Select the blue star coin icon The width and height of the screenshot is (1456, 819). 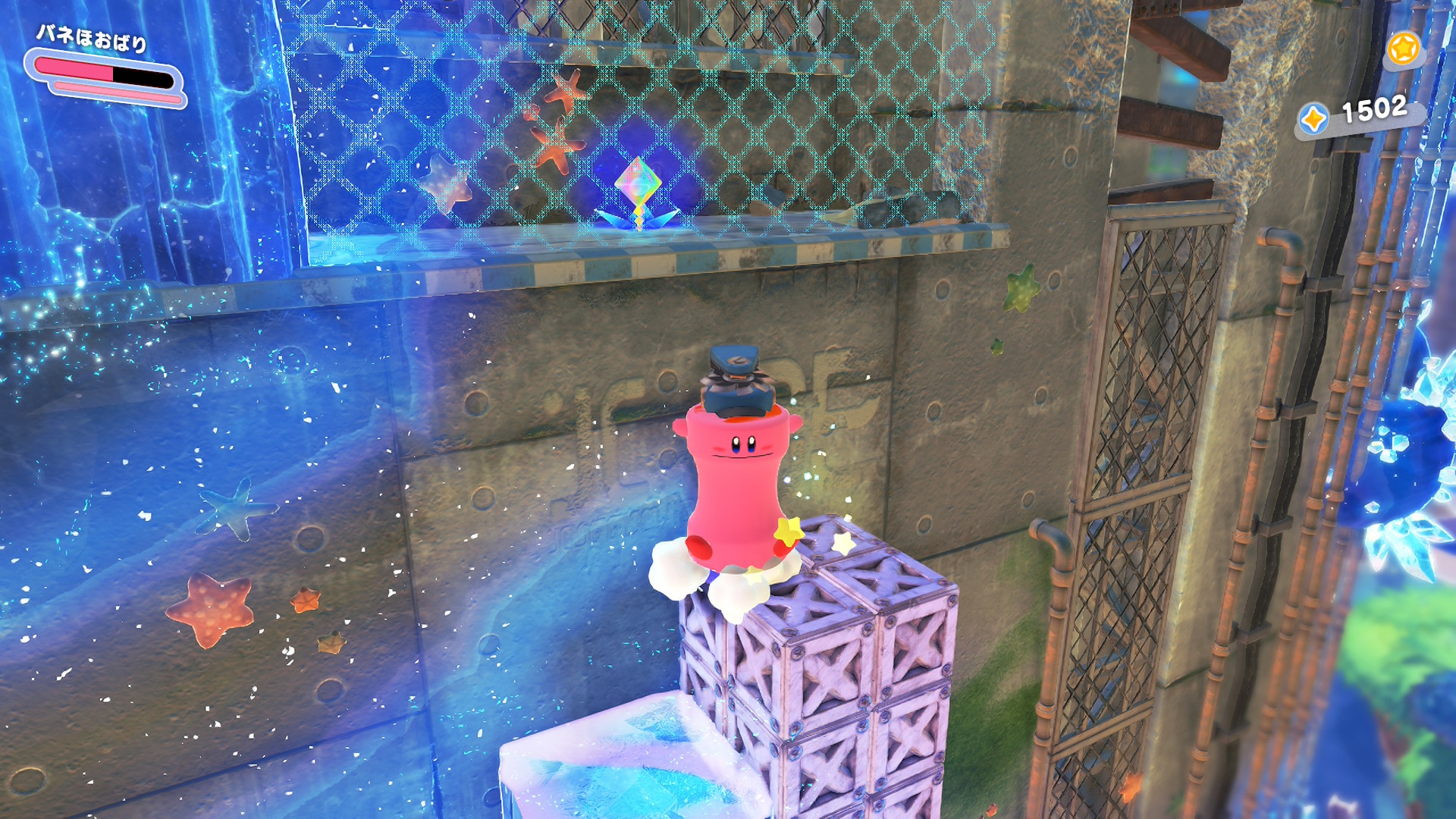(1313, 119)
